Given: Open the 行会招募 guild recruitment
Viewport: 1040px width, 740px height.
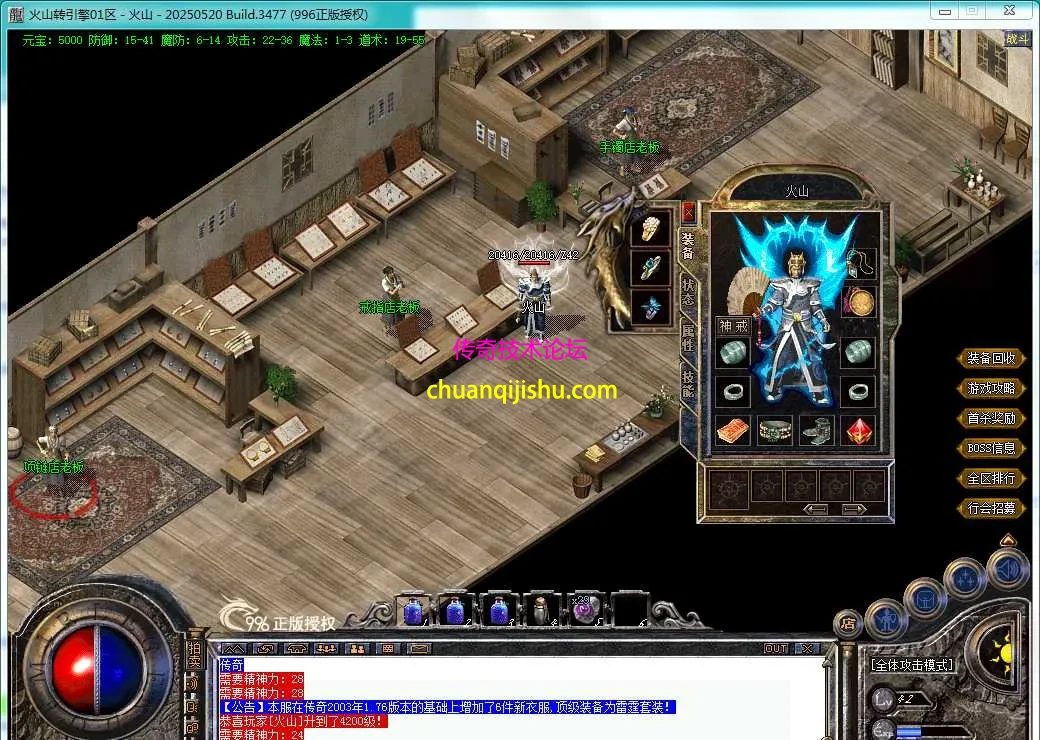Looking at the screenshot, I should click(x=991, y=508).
